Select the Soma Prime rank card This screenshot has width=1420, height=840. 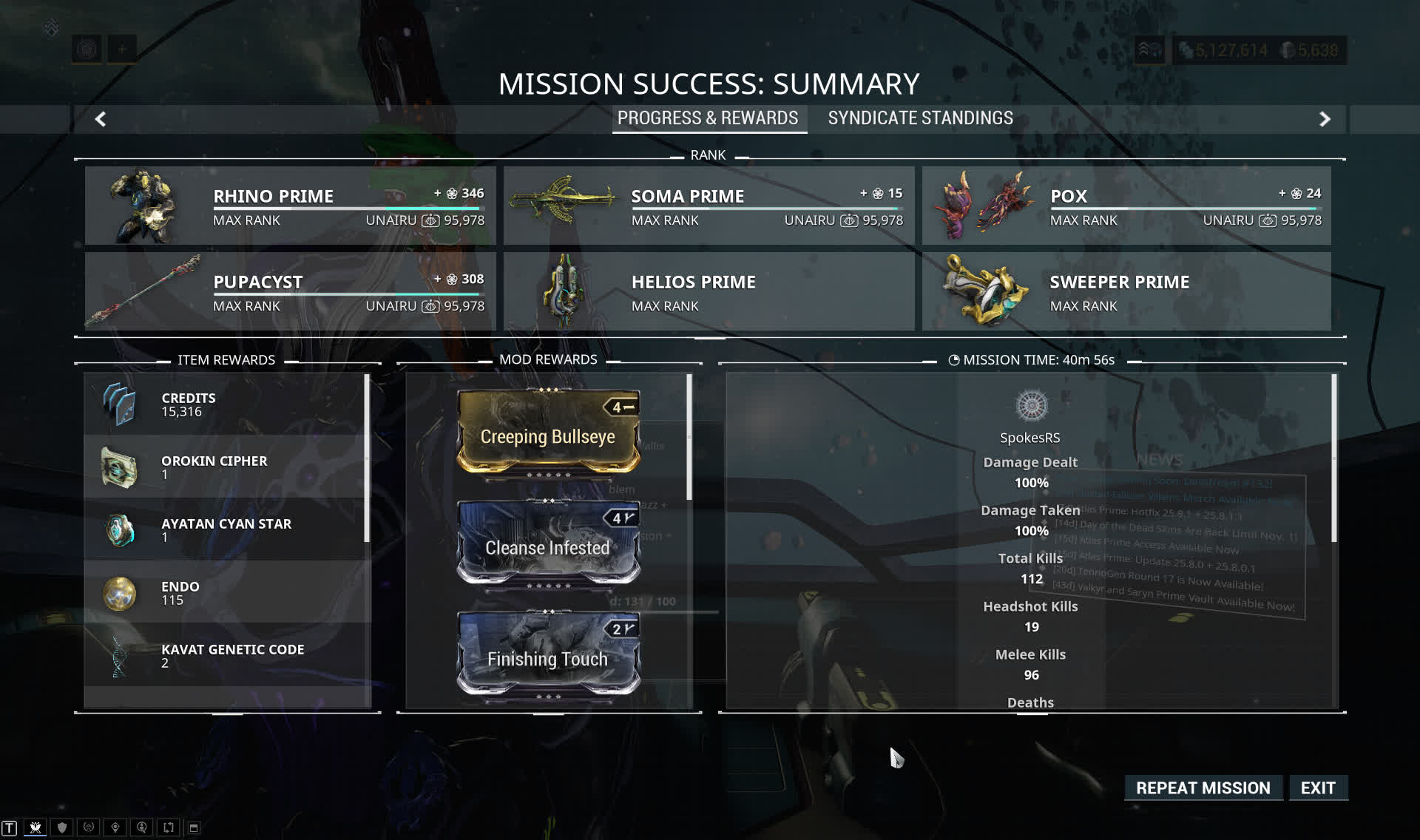coord(709,206)
